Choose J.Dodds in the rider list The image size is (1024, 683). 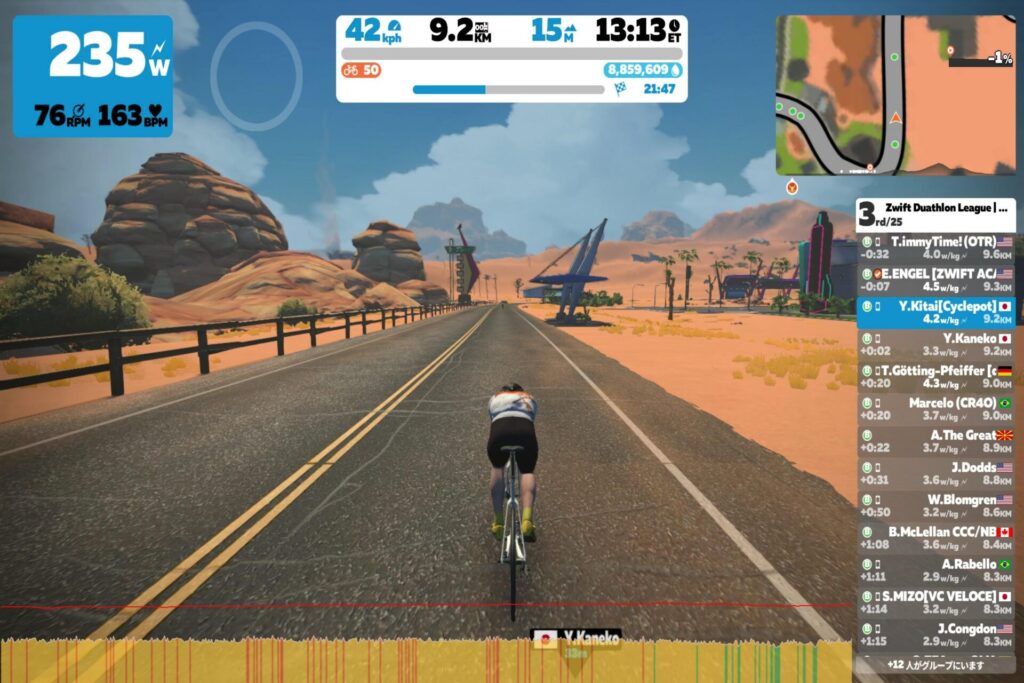click(x=936, y=472)
